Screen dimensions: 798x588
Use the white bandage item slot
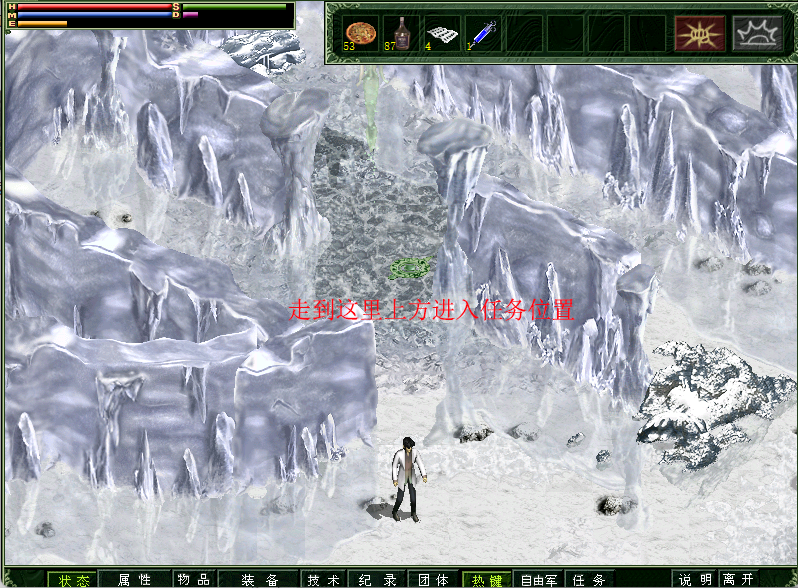pos(441,32)
